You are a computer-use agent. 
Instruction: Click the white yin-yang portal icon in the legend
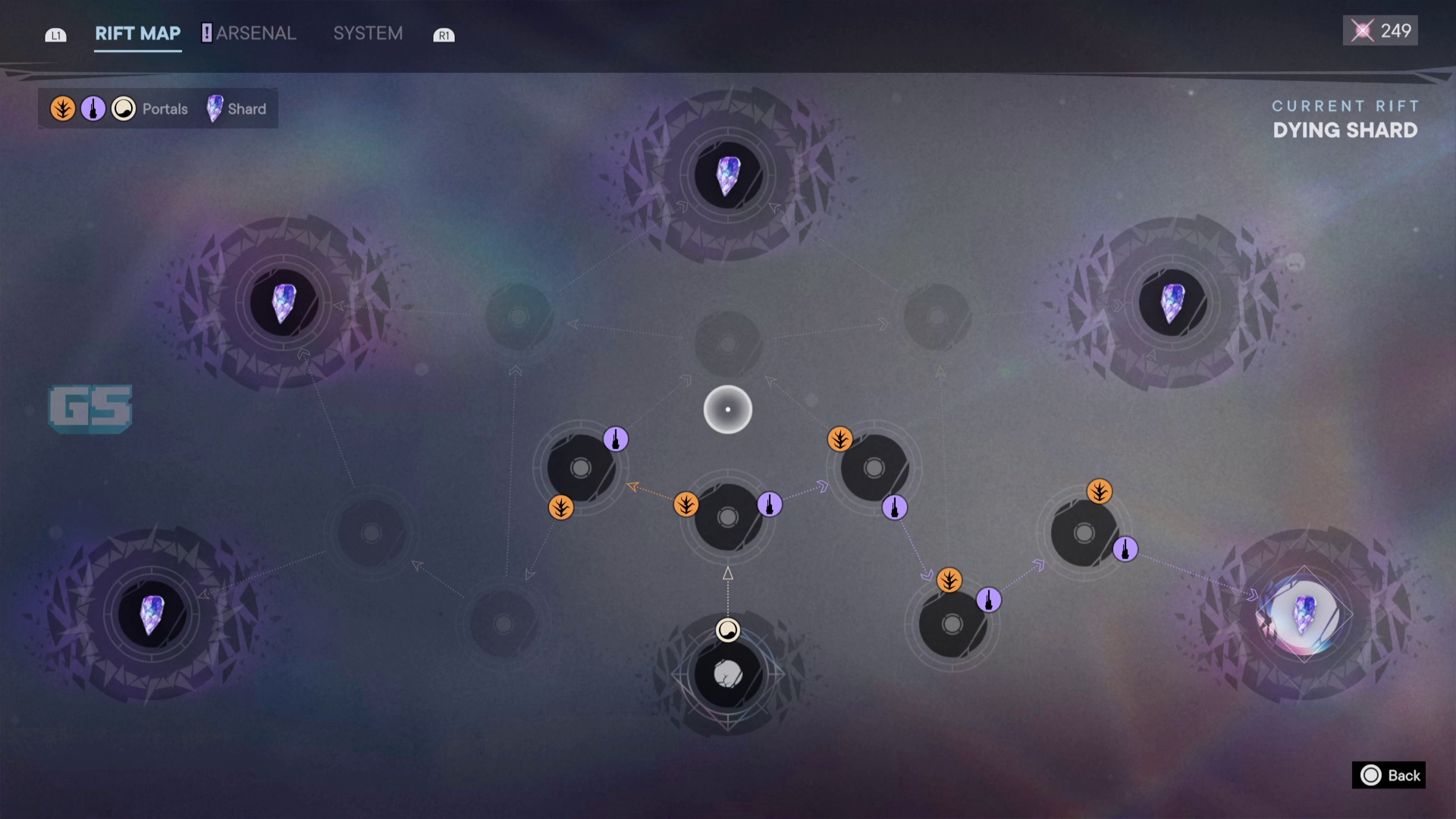point(123,108)
